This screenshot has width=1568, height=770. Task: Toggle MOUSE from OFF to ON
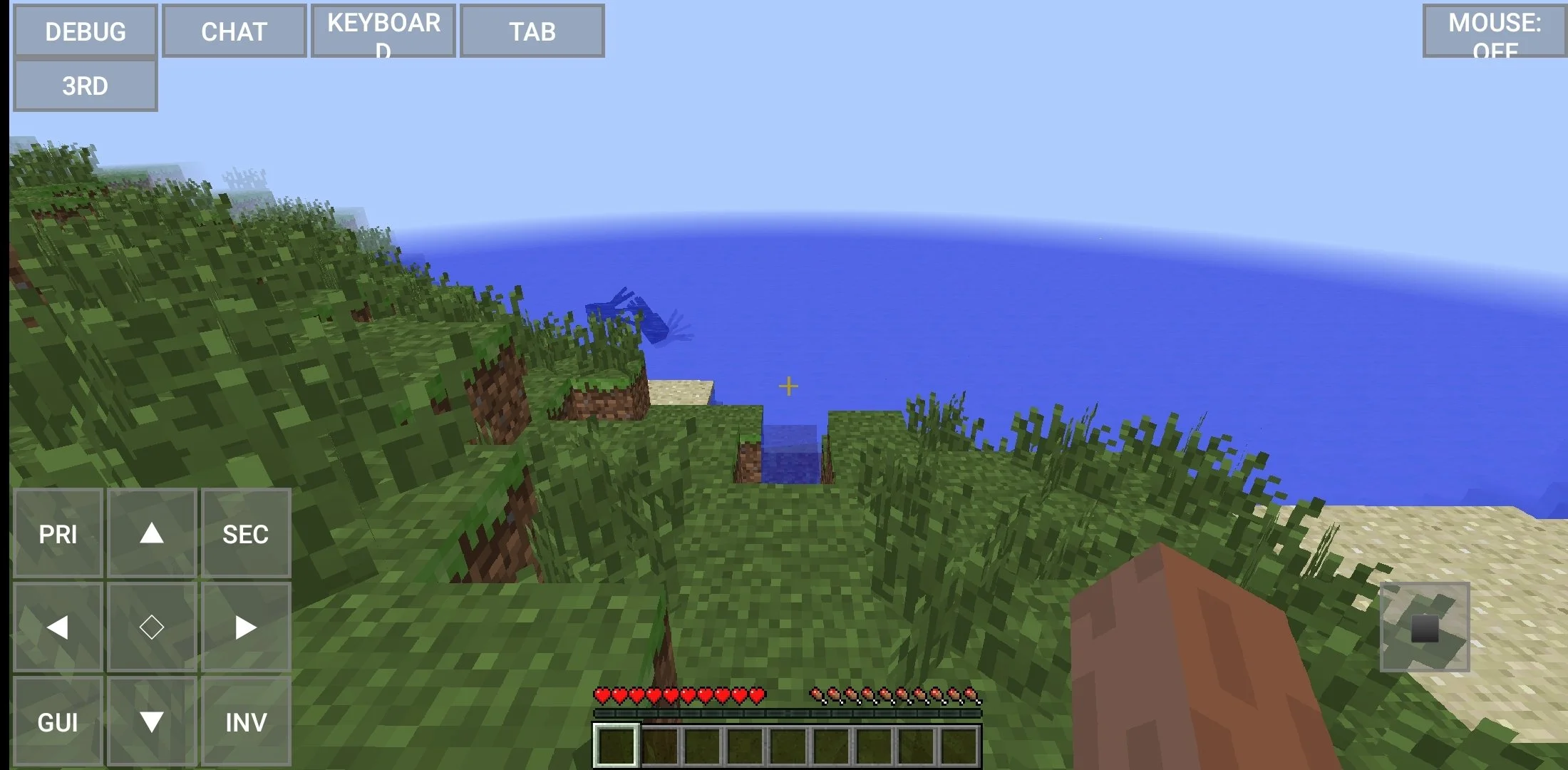pos(1495,31)
